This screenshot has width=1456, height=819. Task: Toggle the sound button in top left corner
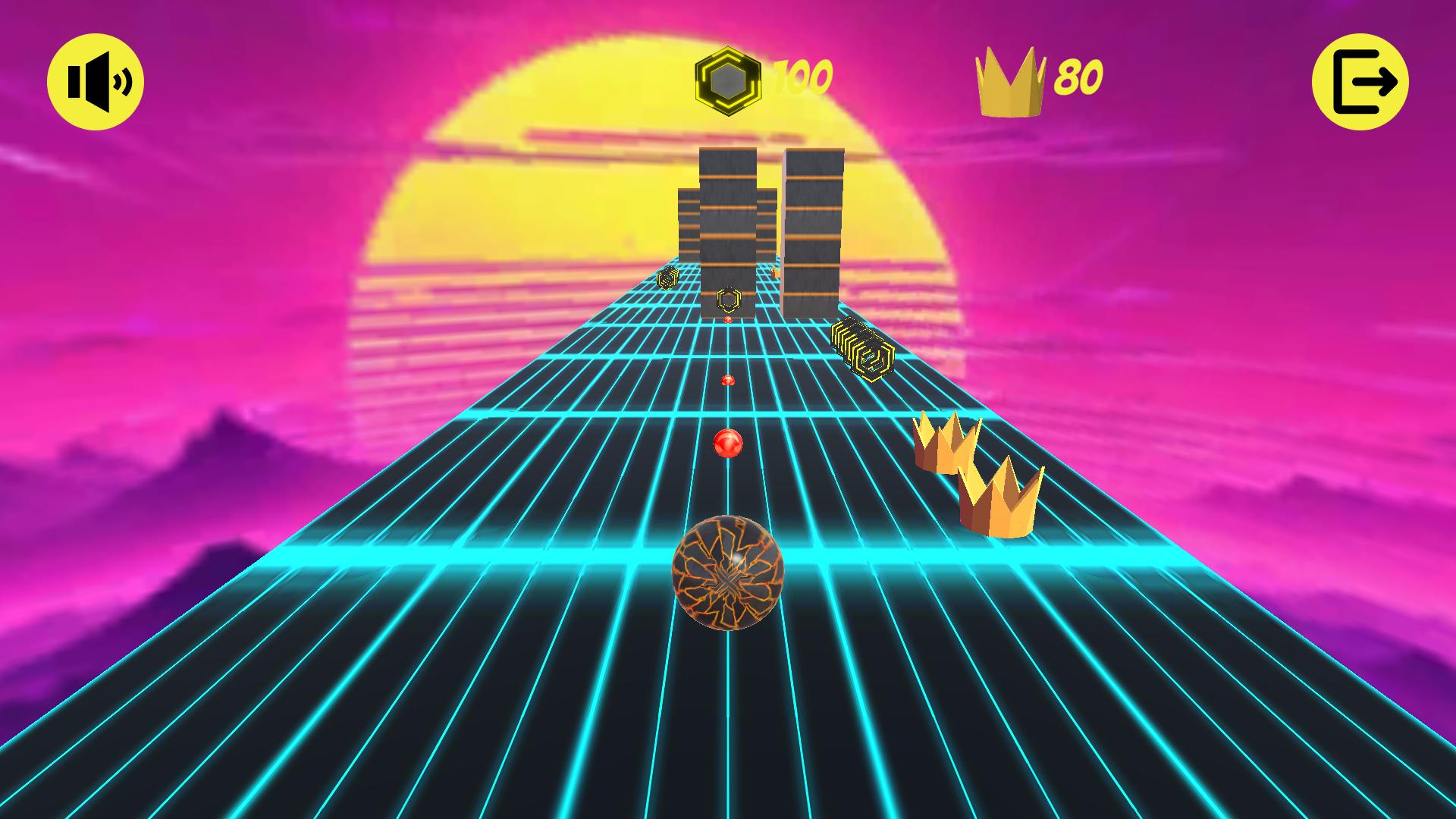coord(97,80)
